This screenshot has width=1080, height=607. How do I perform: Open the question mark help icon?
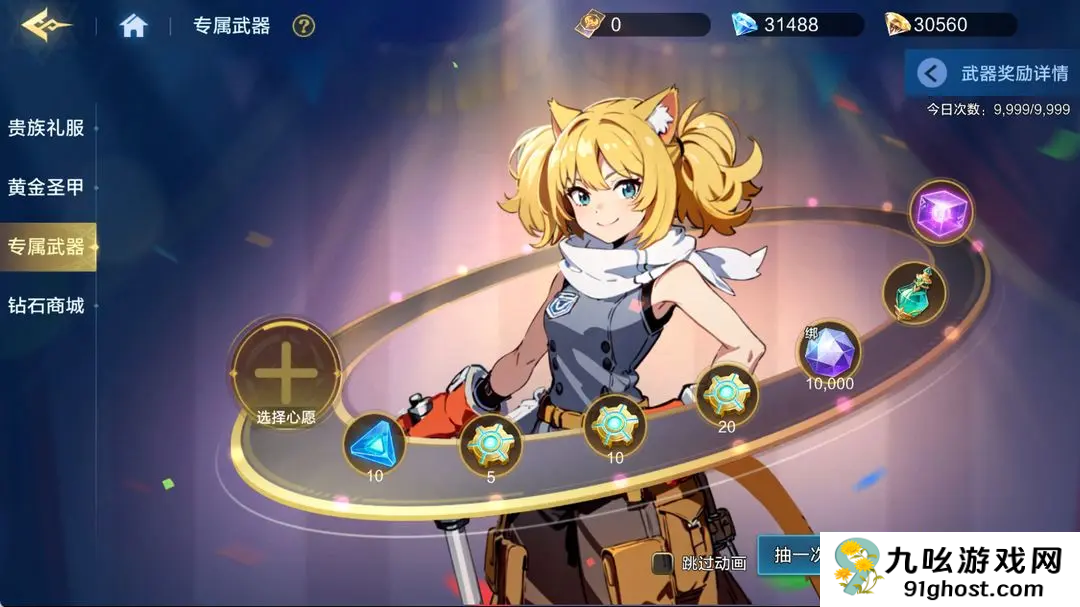pyautogui.click(x=303, y=26)
